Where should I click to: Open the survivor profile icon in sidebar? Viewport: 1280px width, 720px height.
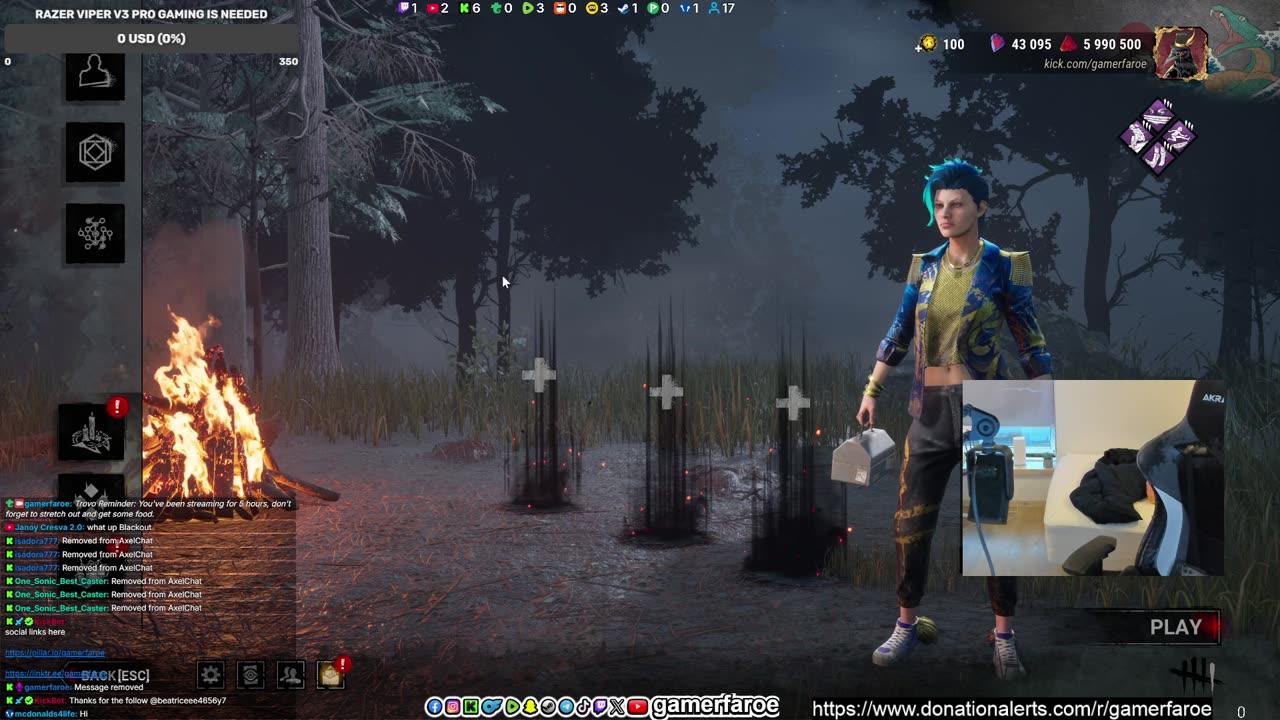(x=95, y=75)
